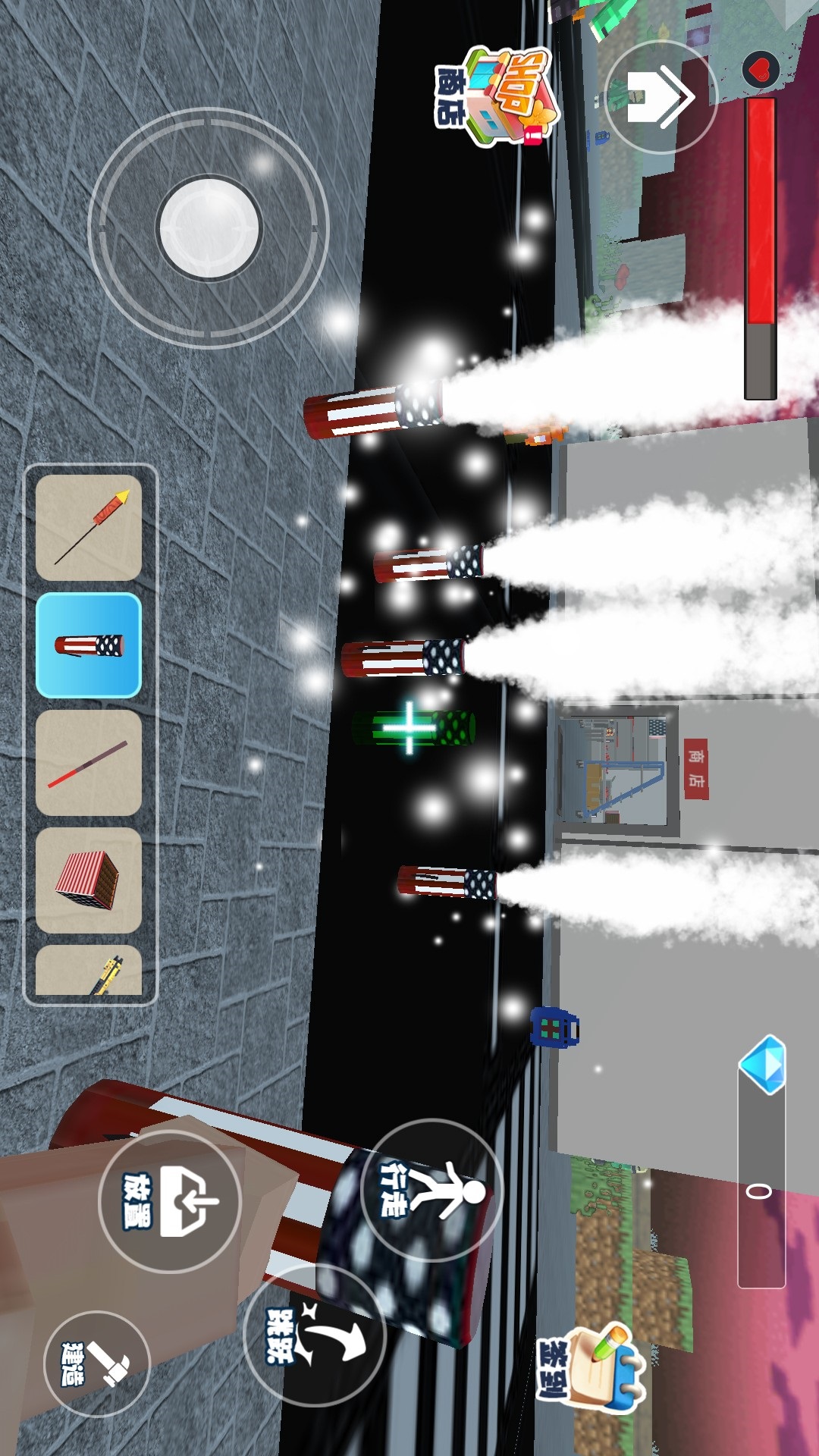
Task: Pick the red firework box slot
Action: click(89, 880)
